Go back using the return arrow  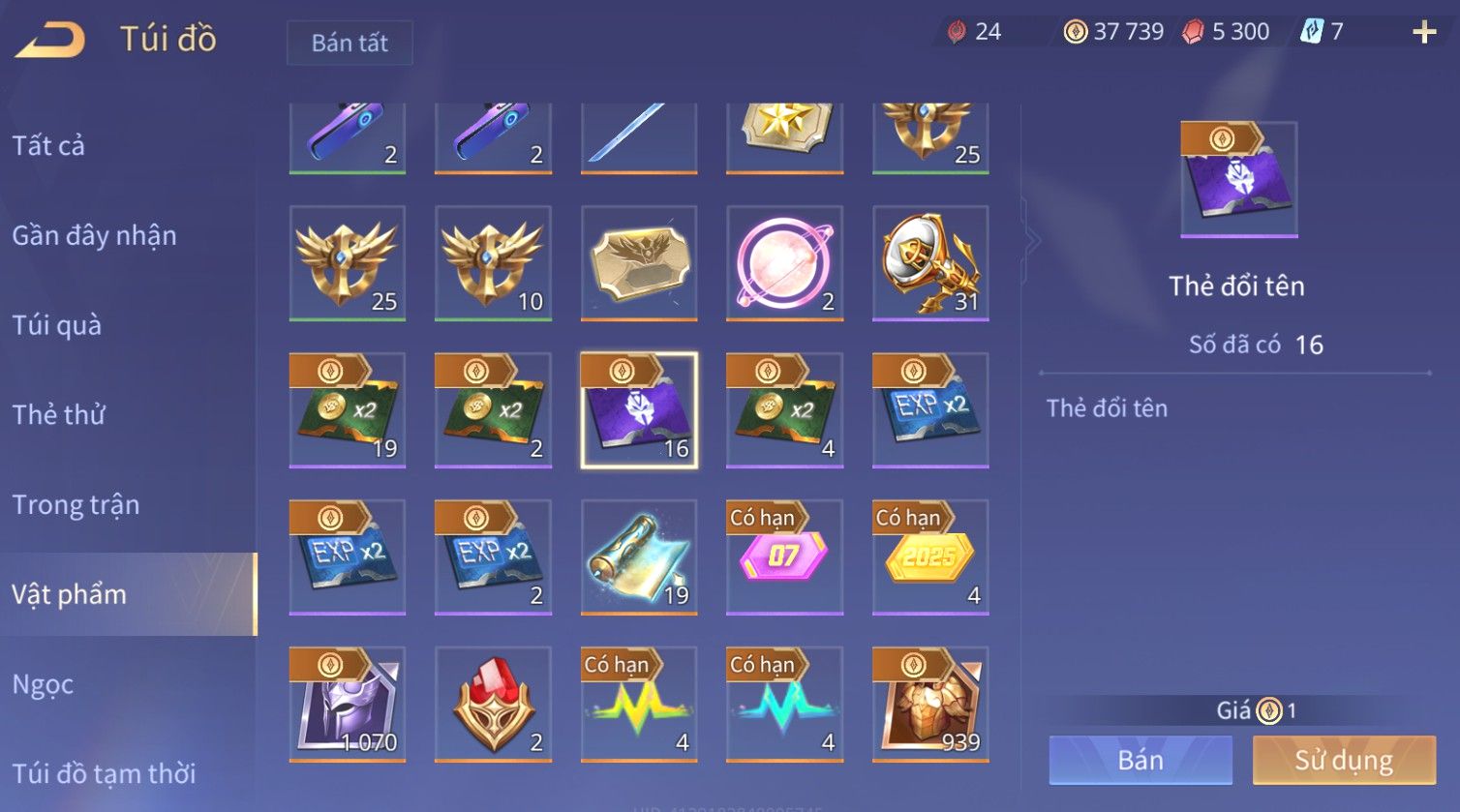click(50, 40)
